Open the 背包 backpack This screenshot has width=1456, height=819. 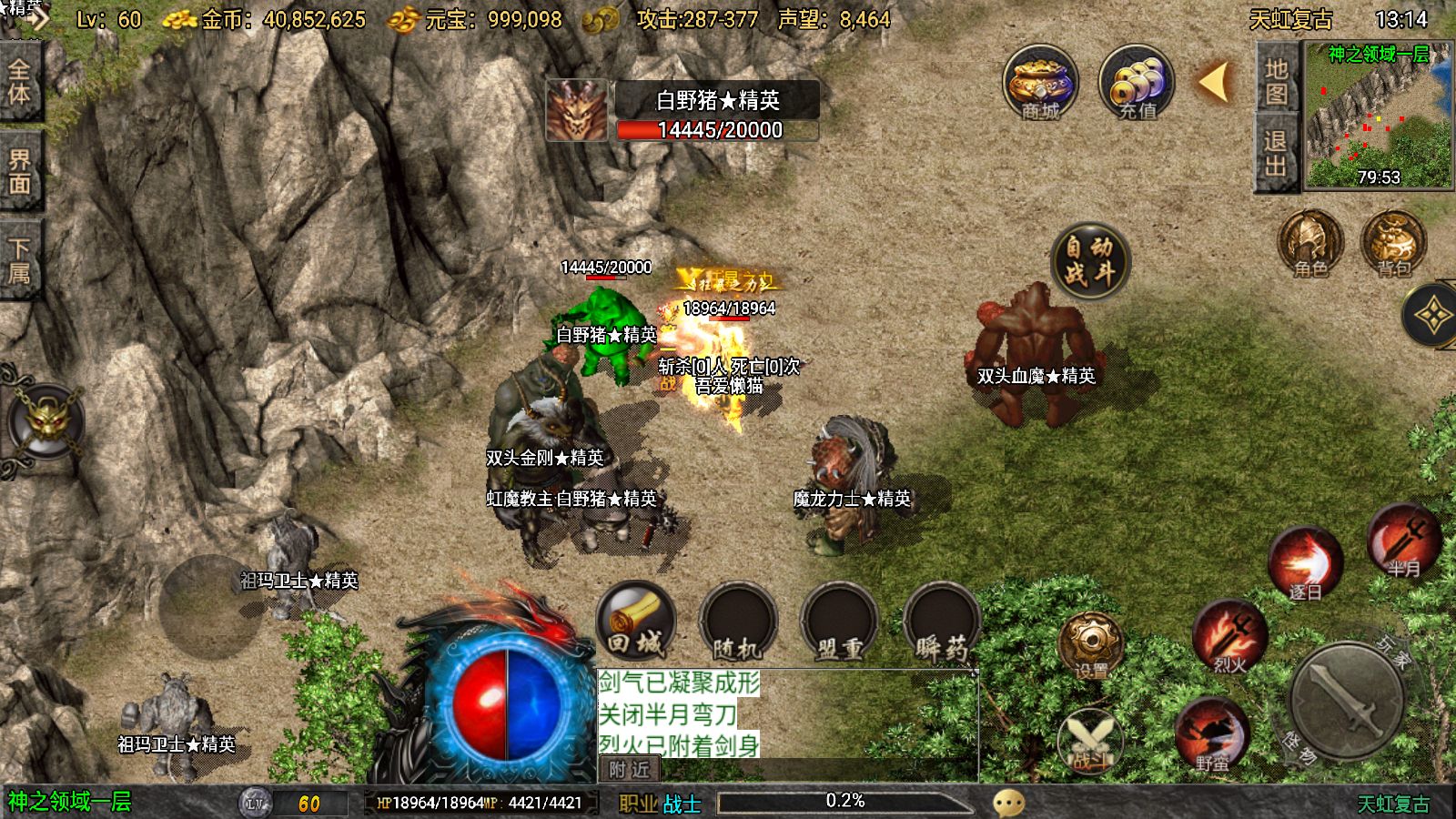1393,243
